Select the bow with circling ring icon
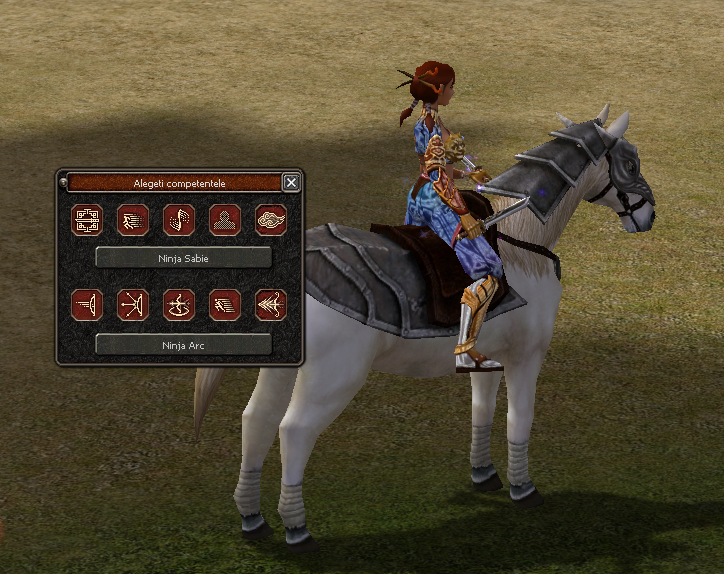The image size is (724, 574). point(179,305)
